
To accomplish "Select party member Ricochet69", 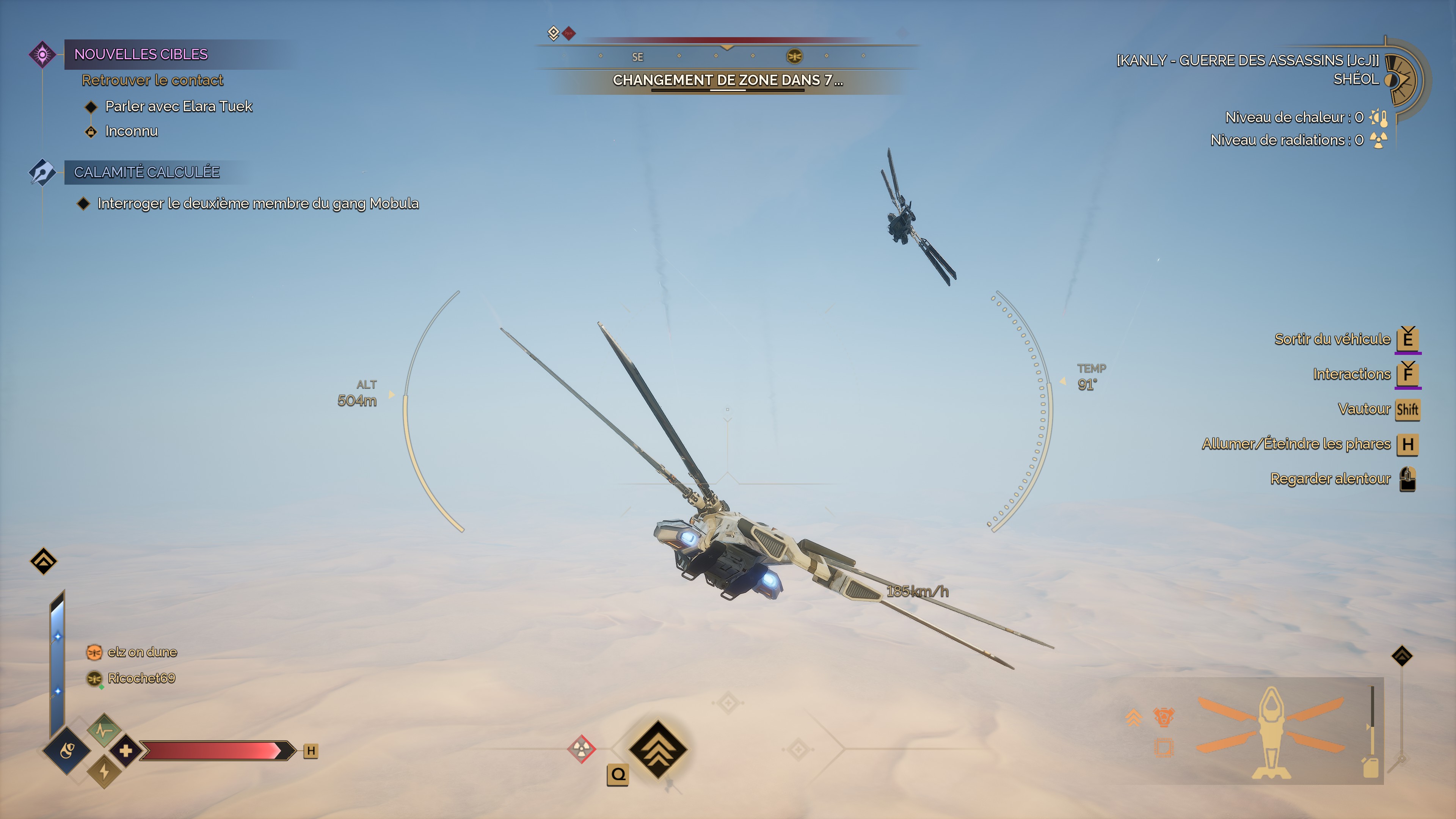I will [x=141, y=678].
